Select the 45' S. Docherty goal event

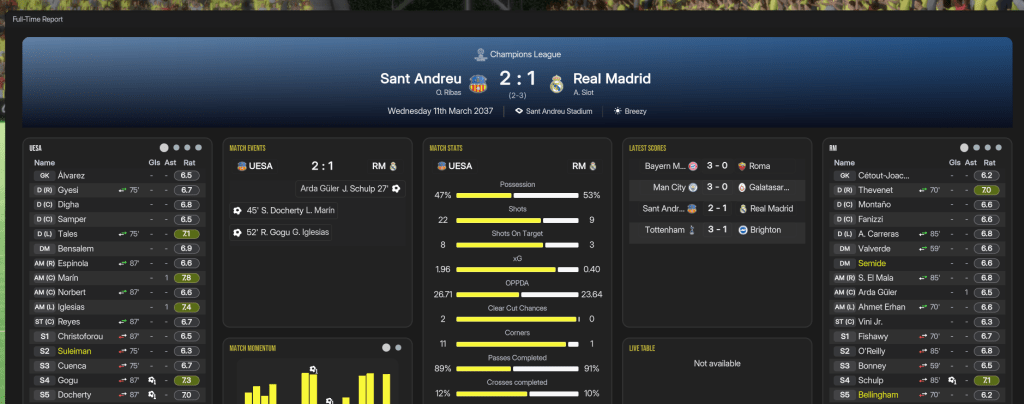[x=290, y=210]
